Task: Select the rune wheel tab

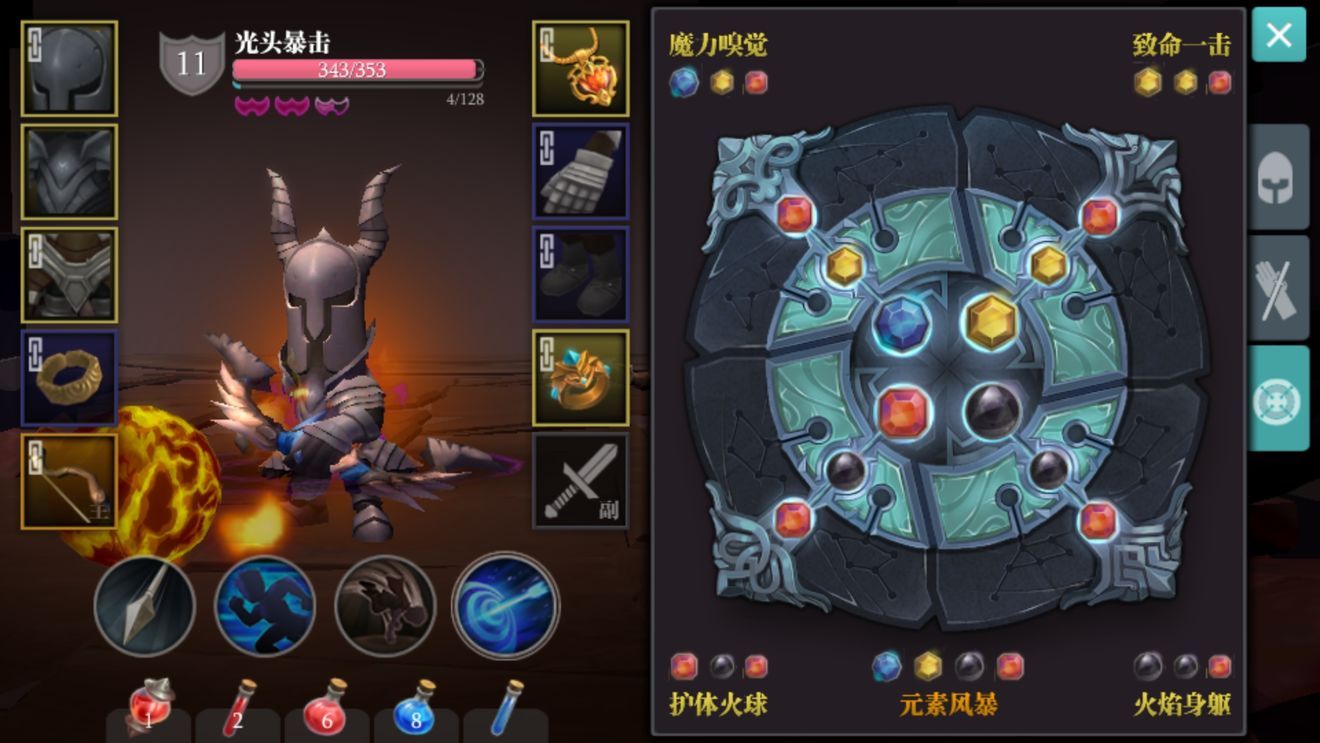Action: coord(1278,398)
